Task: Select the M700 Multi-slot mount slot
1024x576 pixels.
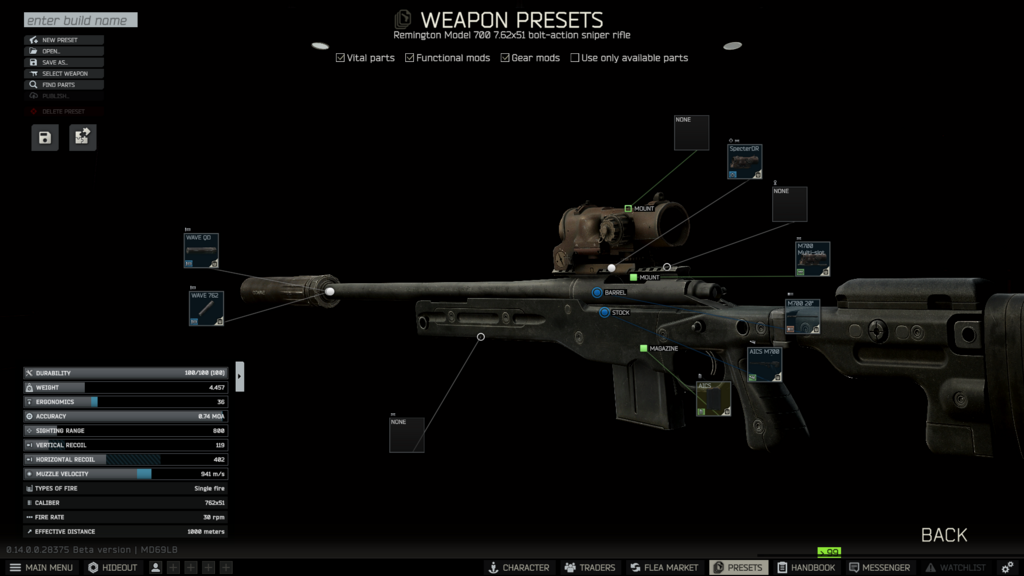Action: pyautogui.click(x=812, y=259)
